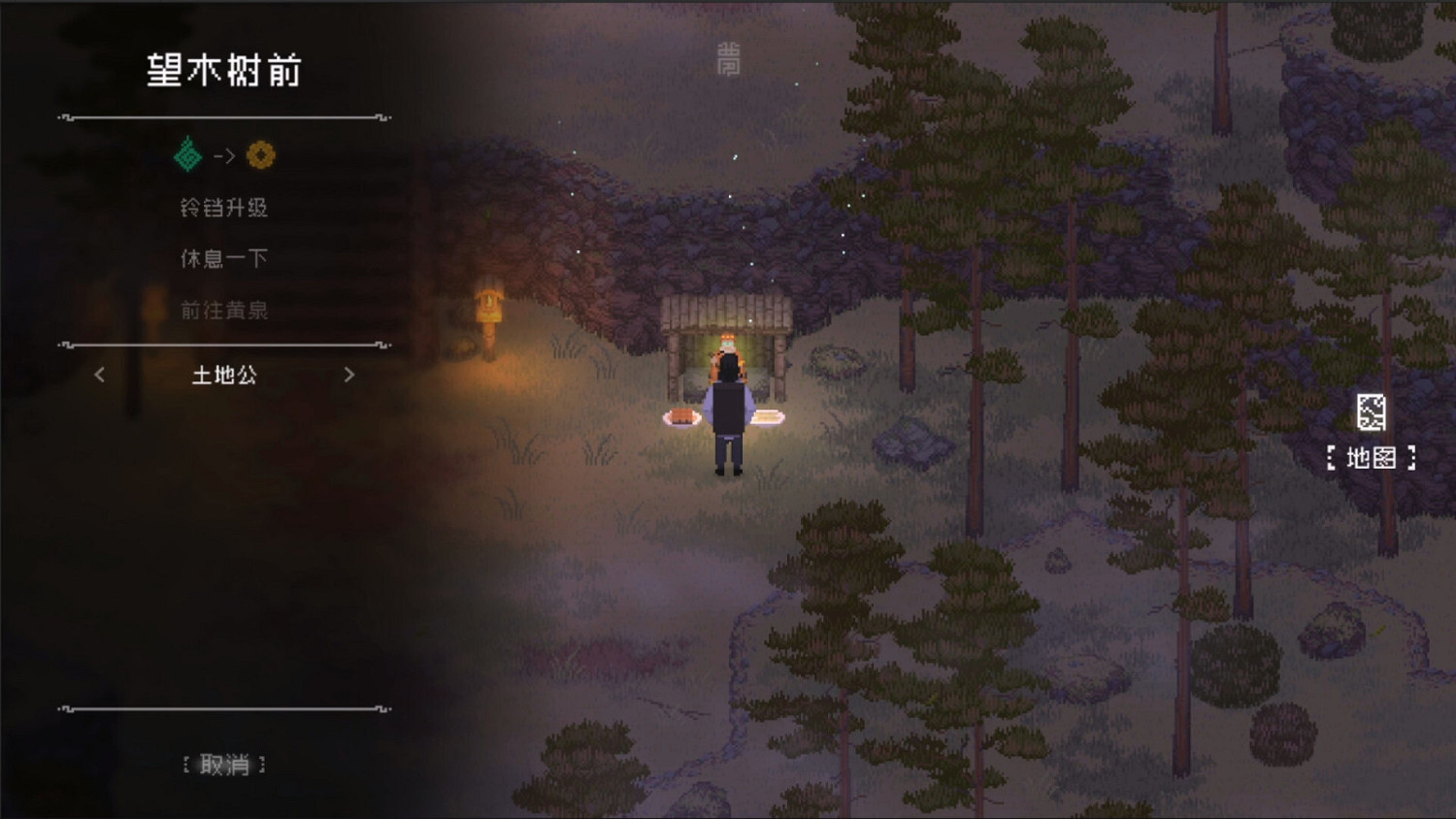This screenshot has height=819, width=1456.
Task: Click the right chevron to switch NPC
Action: pos(350,376)
